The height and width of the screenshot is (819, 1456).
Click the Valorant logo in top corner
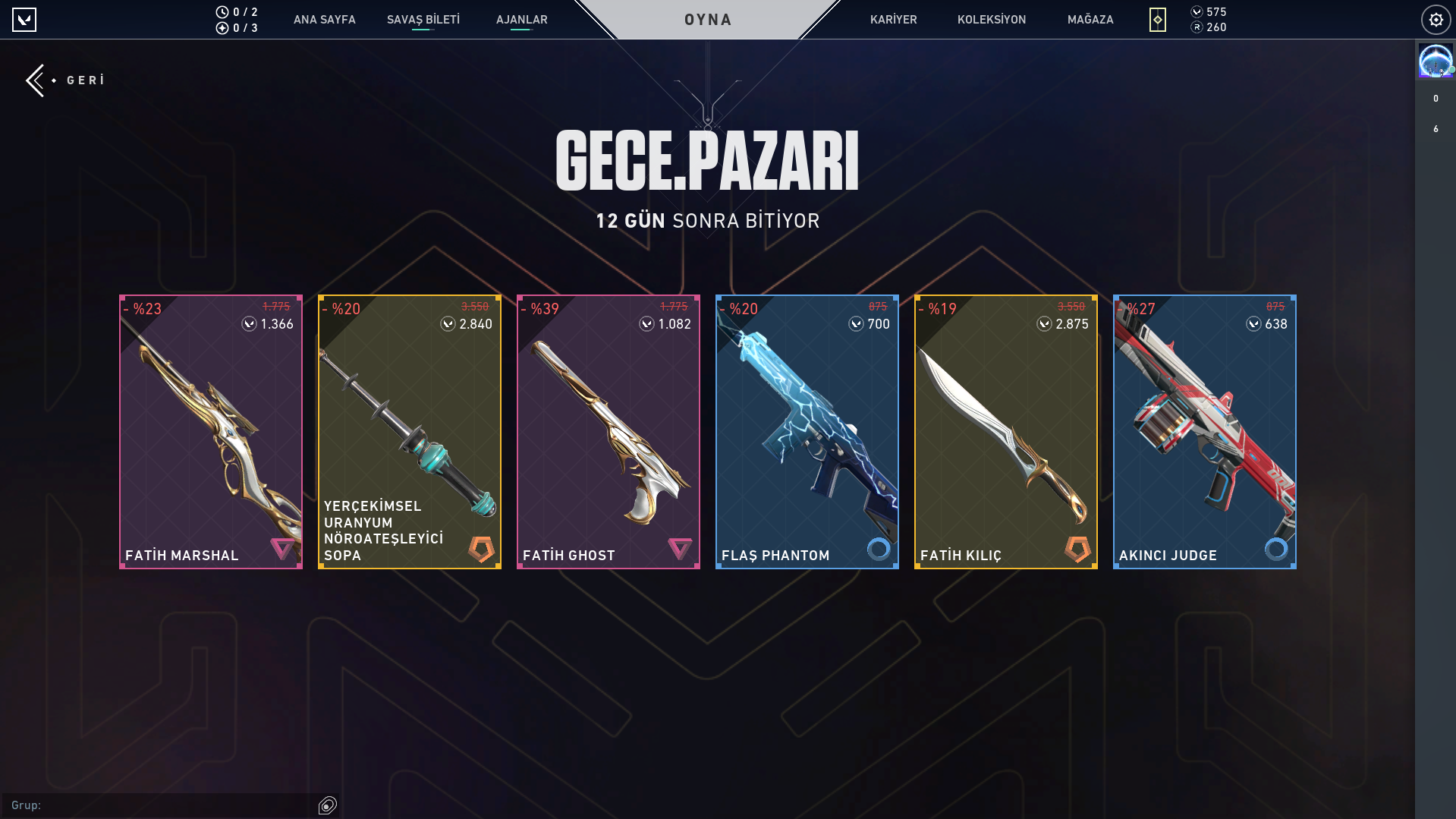pyautogui.click(x=24, y=20)
